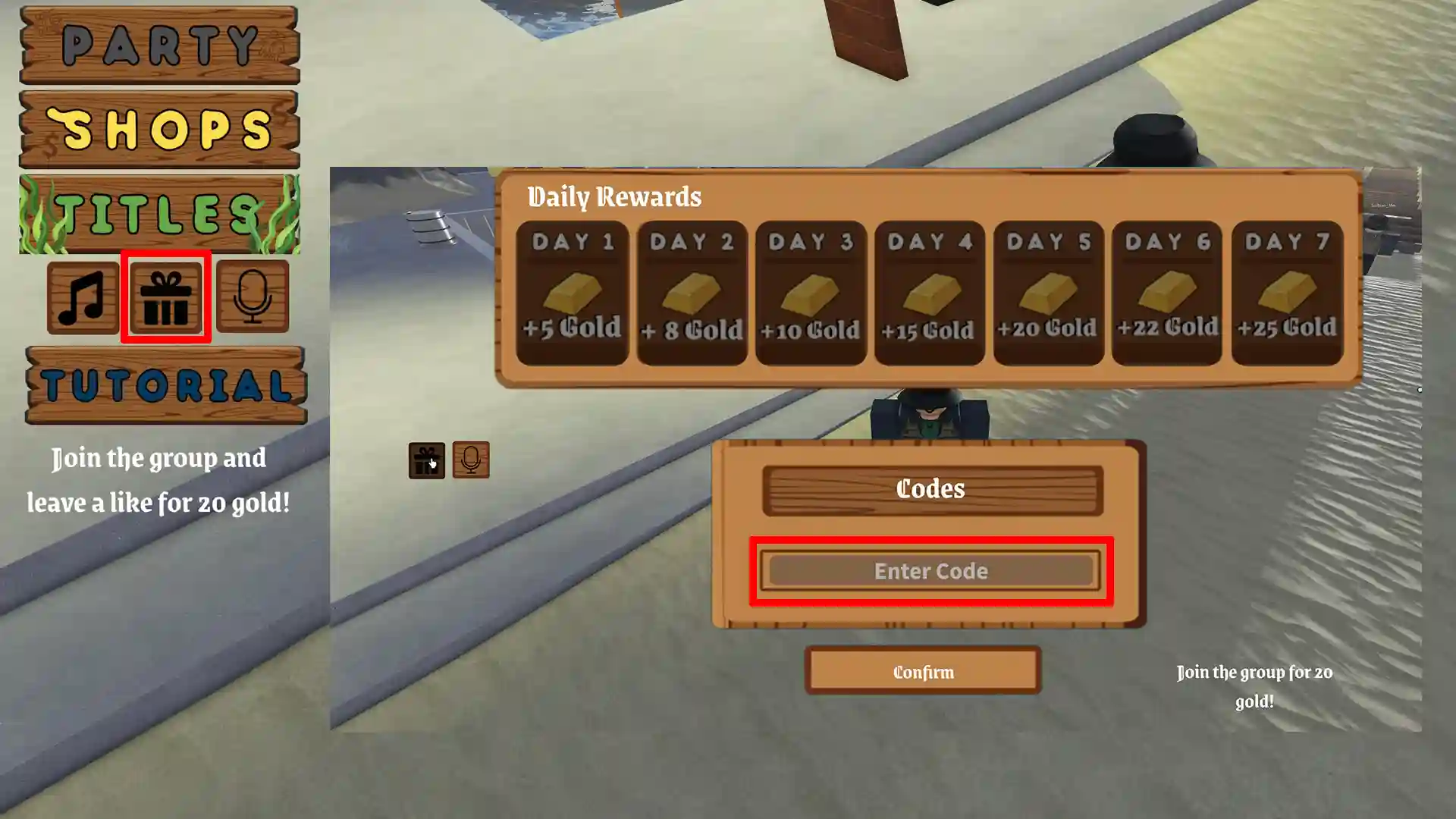Claim the Day 1 +5 Gold reward

coord(573,293)
